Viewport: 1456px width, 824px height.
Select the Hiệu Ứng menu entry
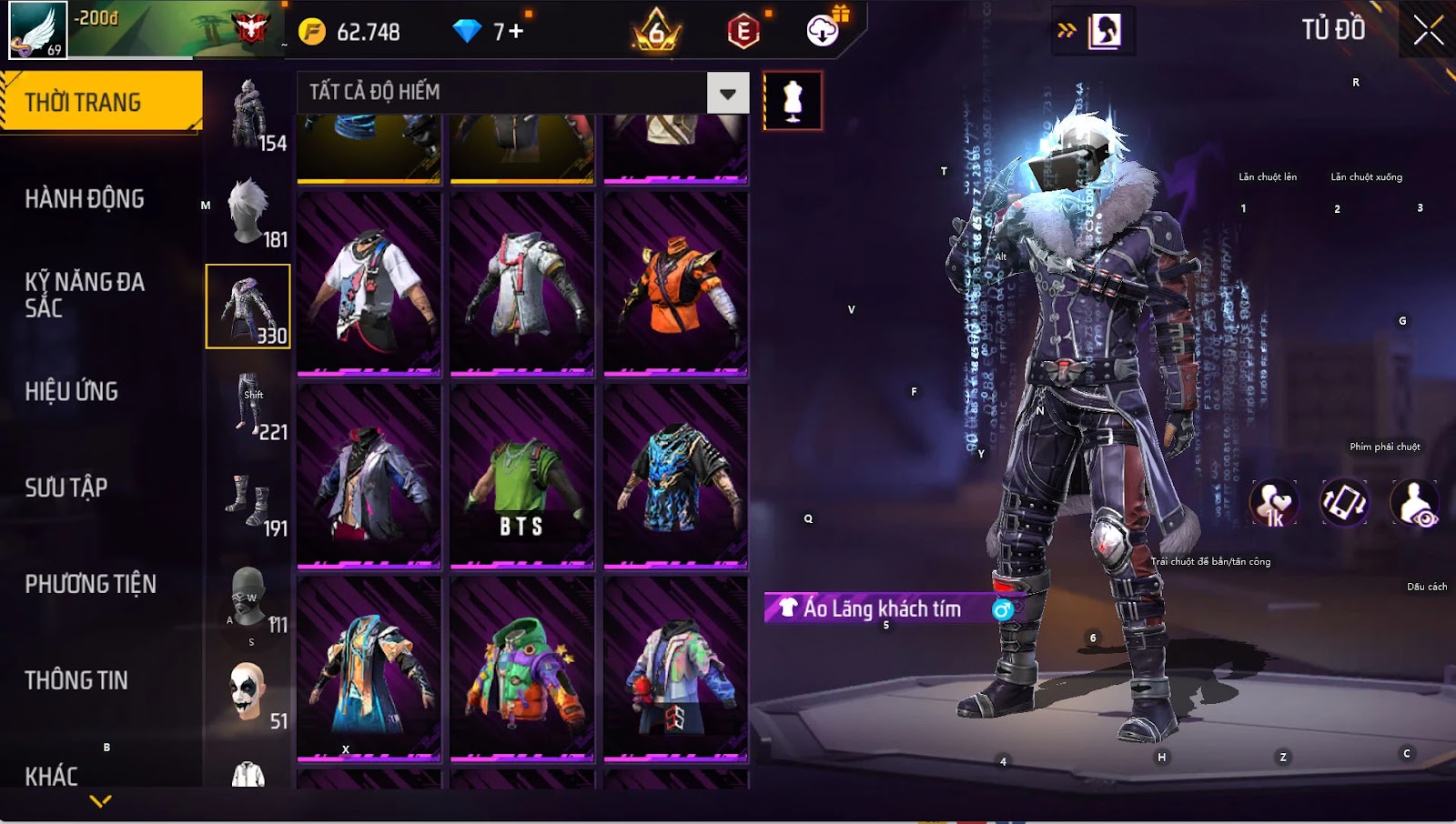tap(72, 391)
